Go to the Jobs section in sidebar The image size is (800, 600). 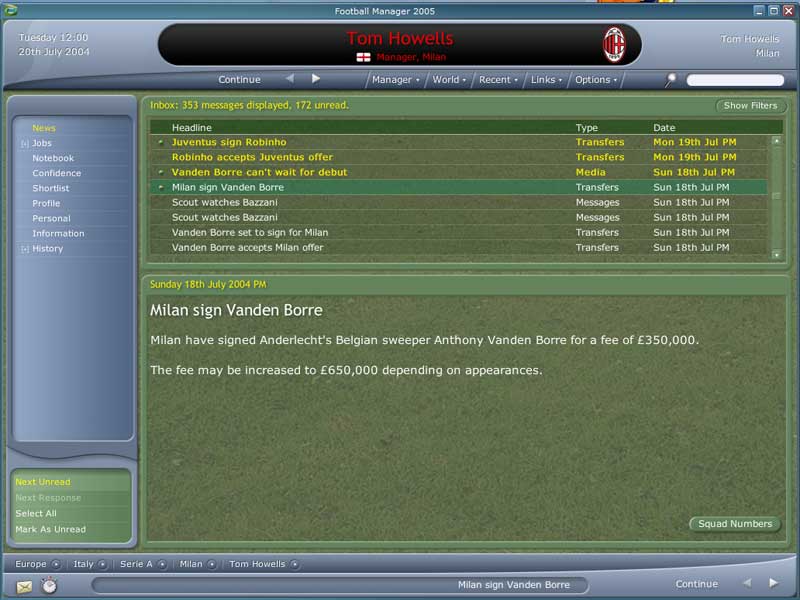pyautogui.click(x=42, y=143)
